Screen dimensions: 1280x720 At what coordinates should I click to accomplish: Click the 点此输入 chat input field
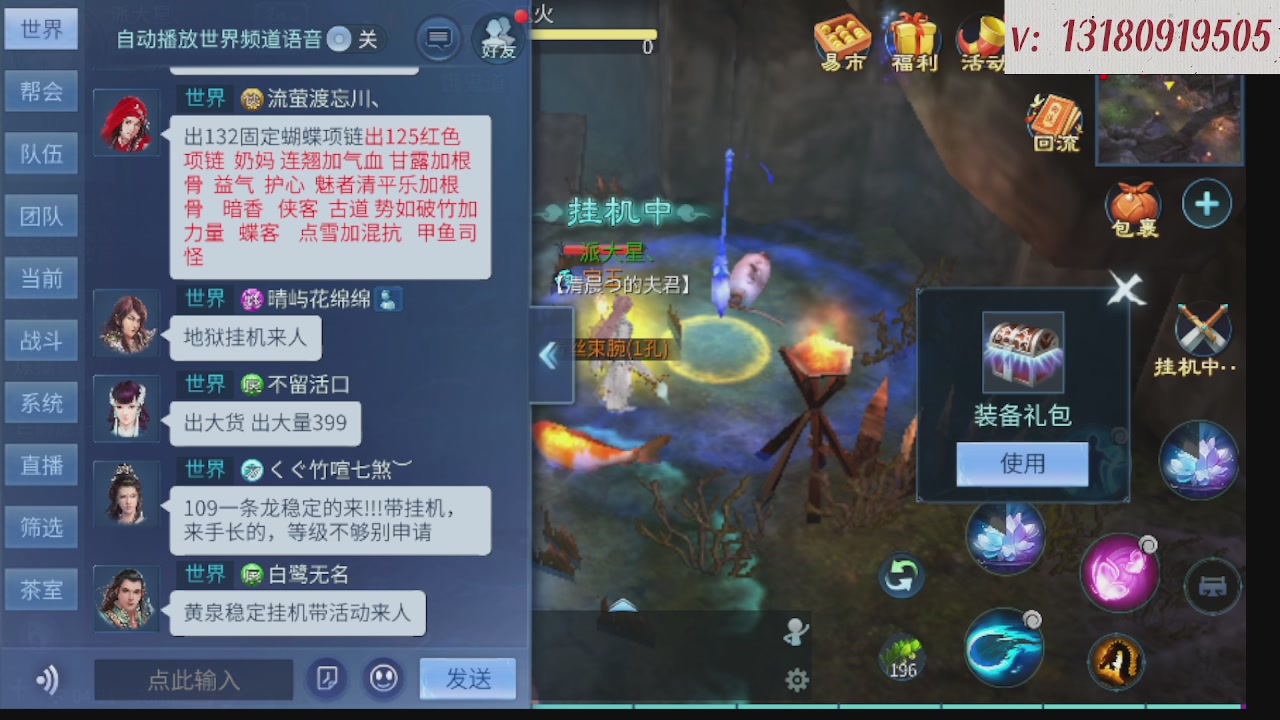pos(193,679)
